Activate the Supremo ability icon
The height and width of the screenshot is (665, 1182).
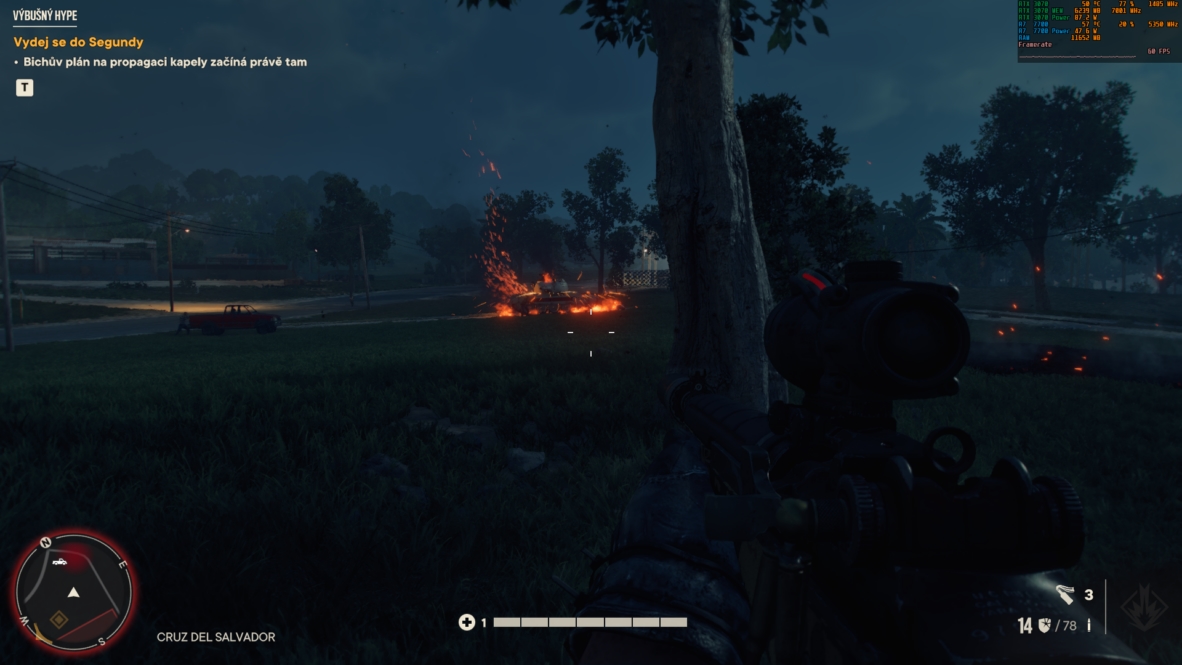point(1143,606)
